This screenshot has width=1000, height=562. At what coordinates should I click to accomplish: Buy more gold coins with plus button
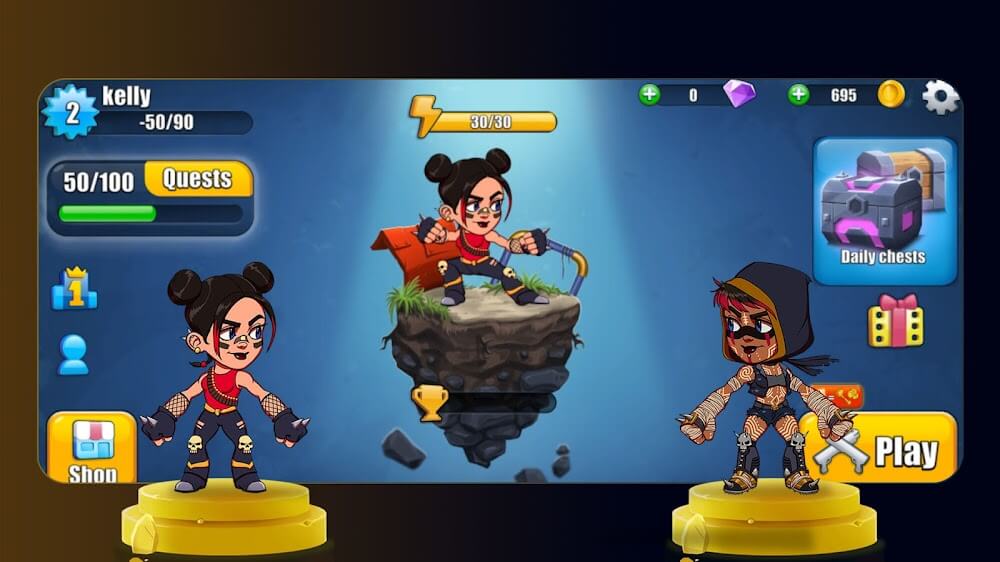798,95
